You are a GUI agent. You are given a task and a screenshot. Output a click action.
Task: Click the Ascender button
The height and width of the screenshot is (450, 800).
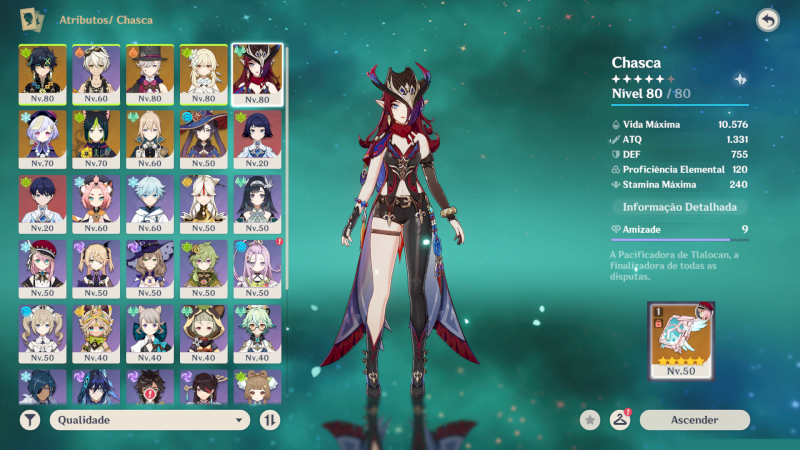click(694, 420)
